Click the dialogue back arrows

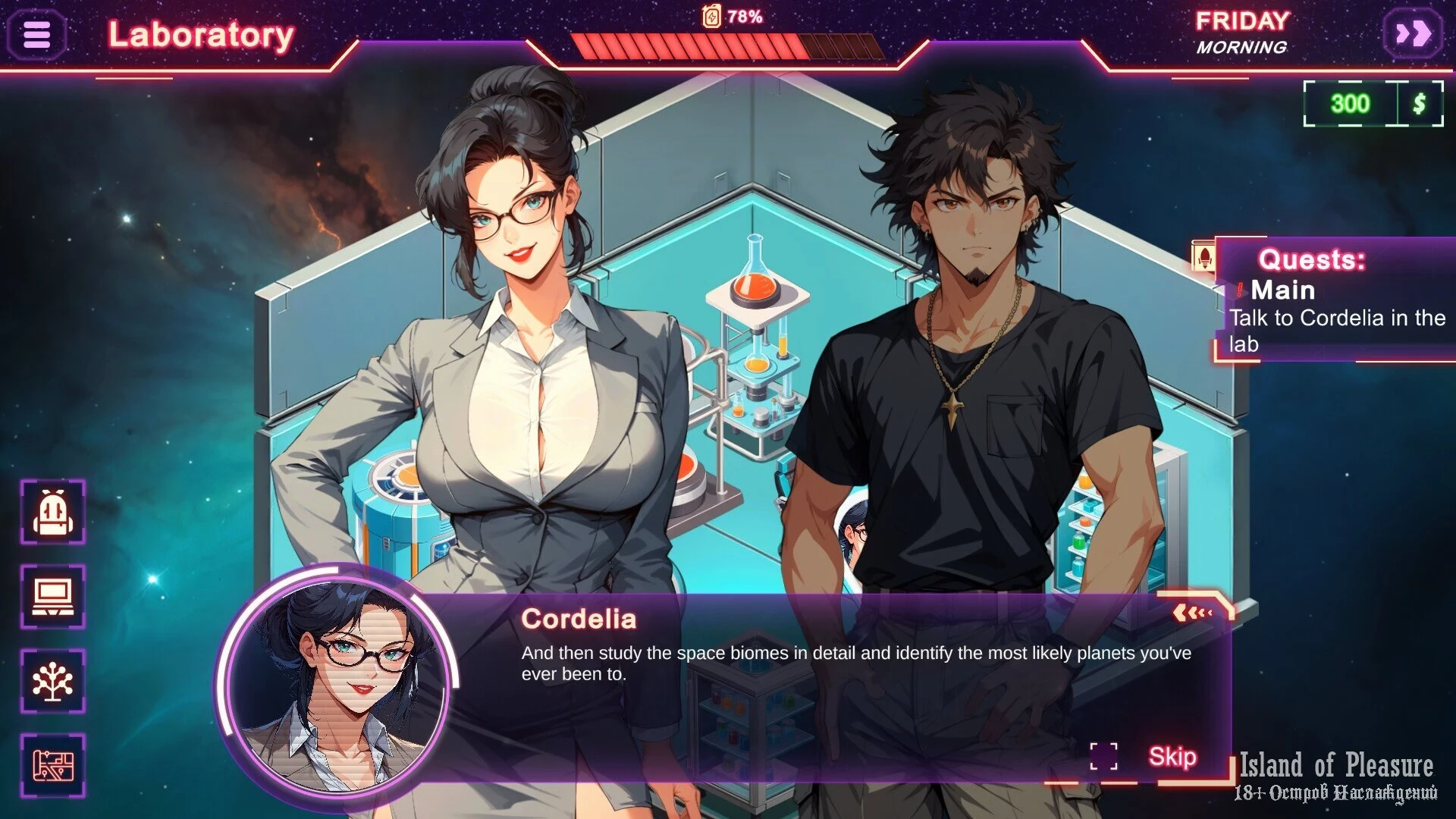1194,612
